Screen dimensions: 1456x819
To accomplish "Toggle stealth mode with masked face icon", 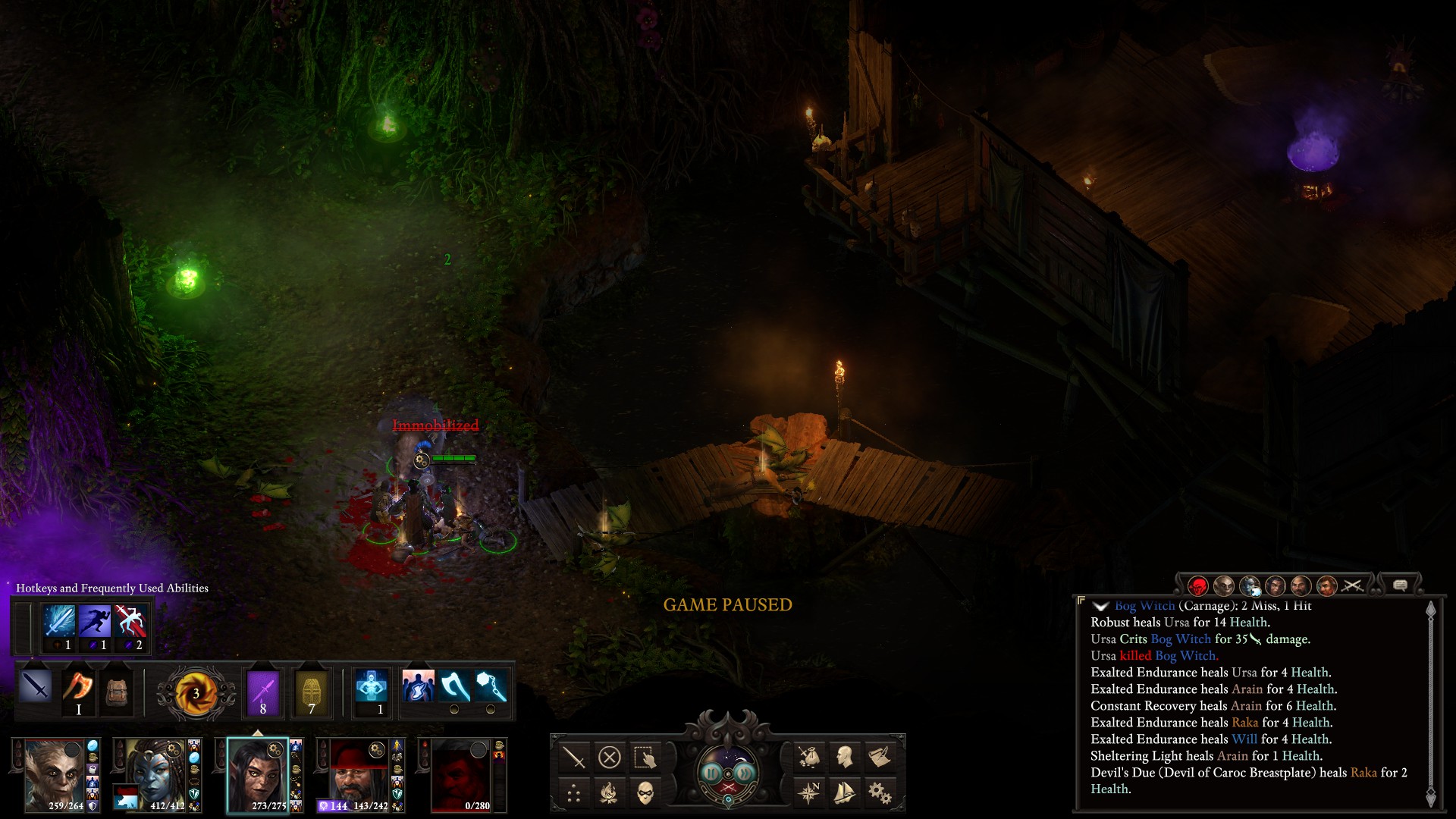I will (645, 793).
